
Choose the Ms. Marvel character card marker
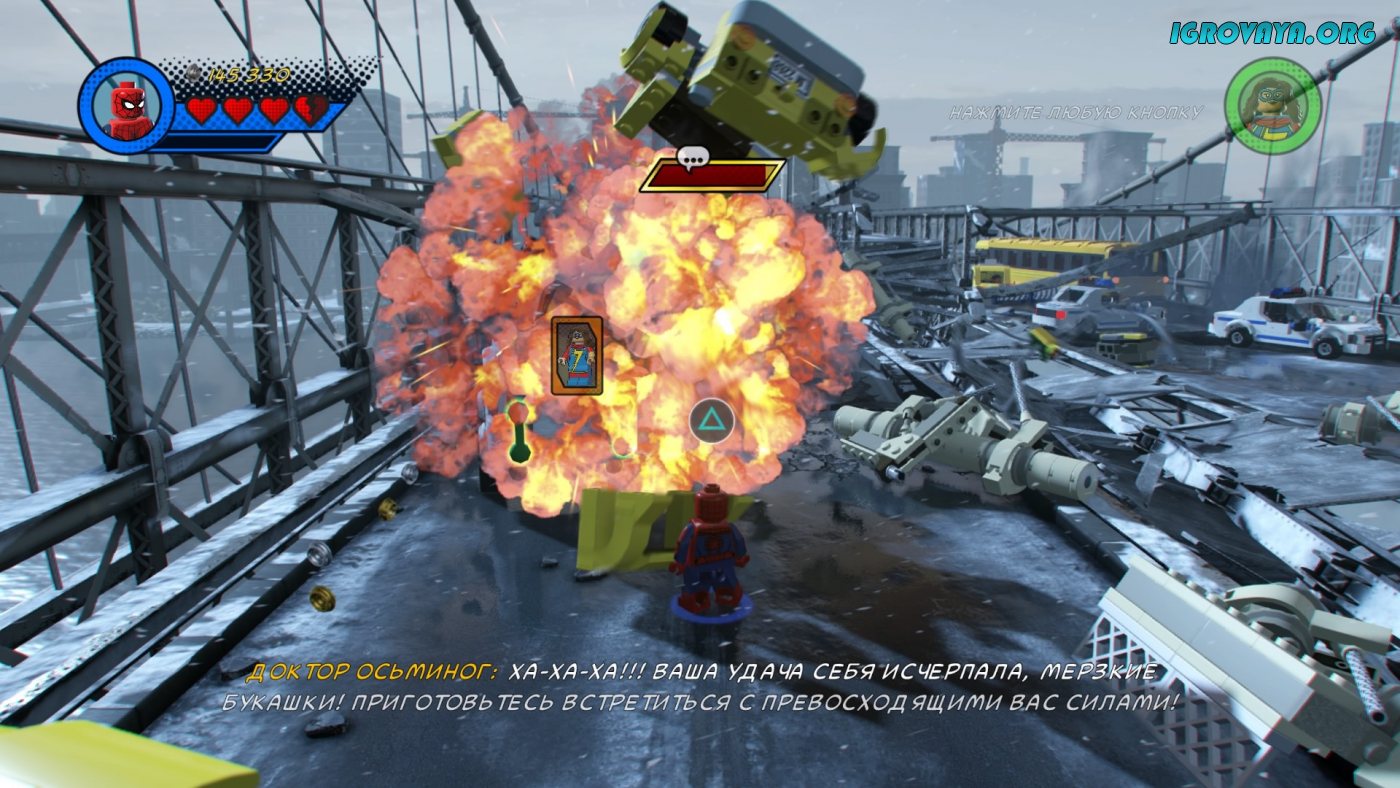point(577,355)
